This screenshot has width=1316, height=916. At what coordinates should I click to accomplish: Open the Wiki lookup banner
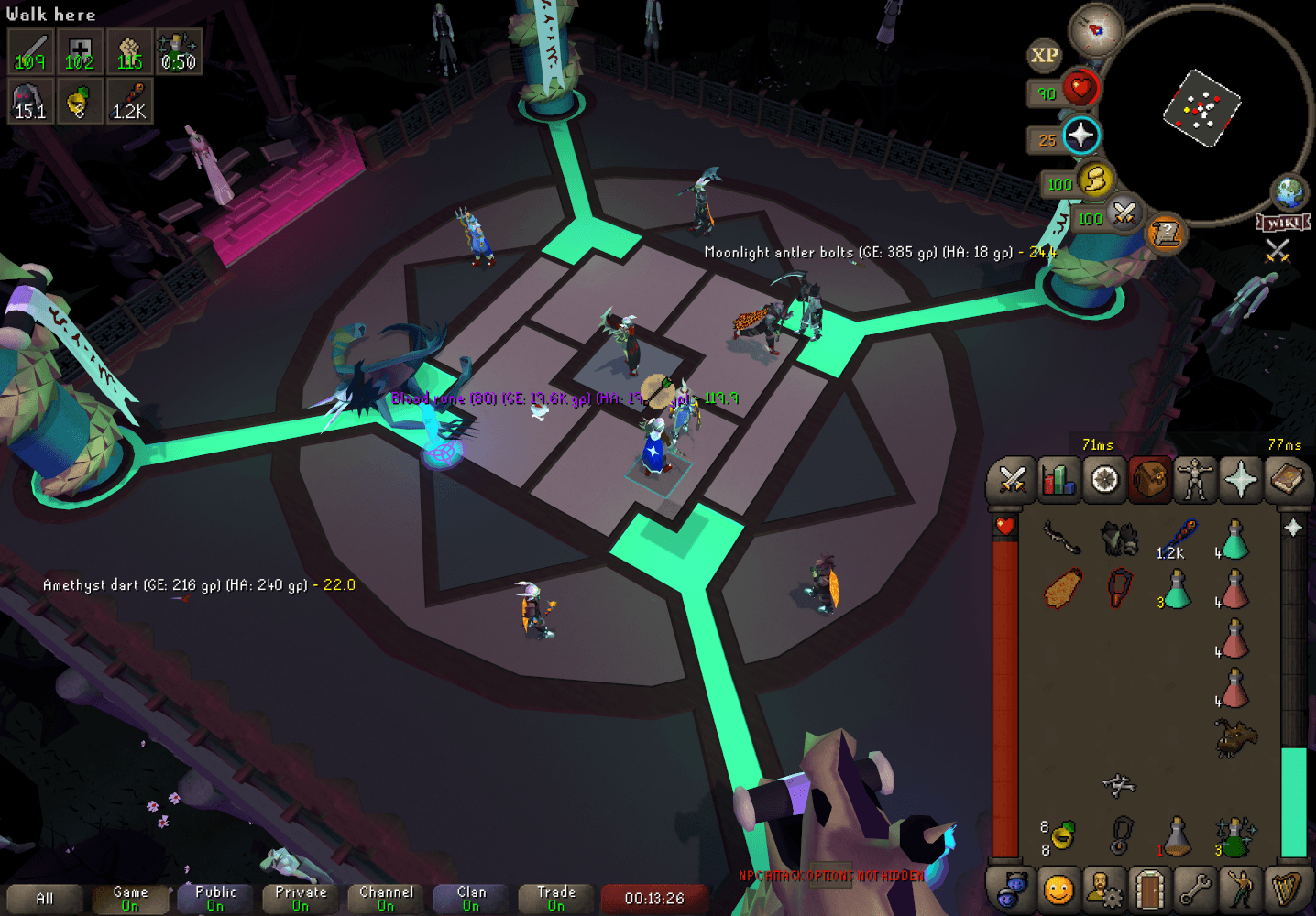[1284, 220]
